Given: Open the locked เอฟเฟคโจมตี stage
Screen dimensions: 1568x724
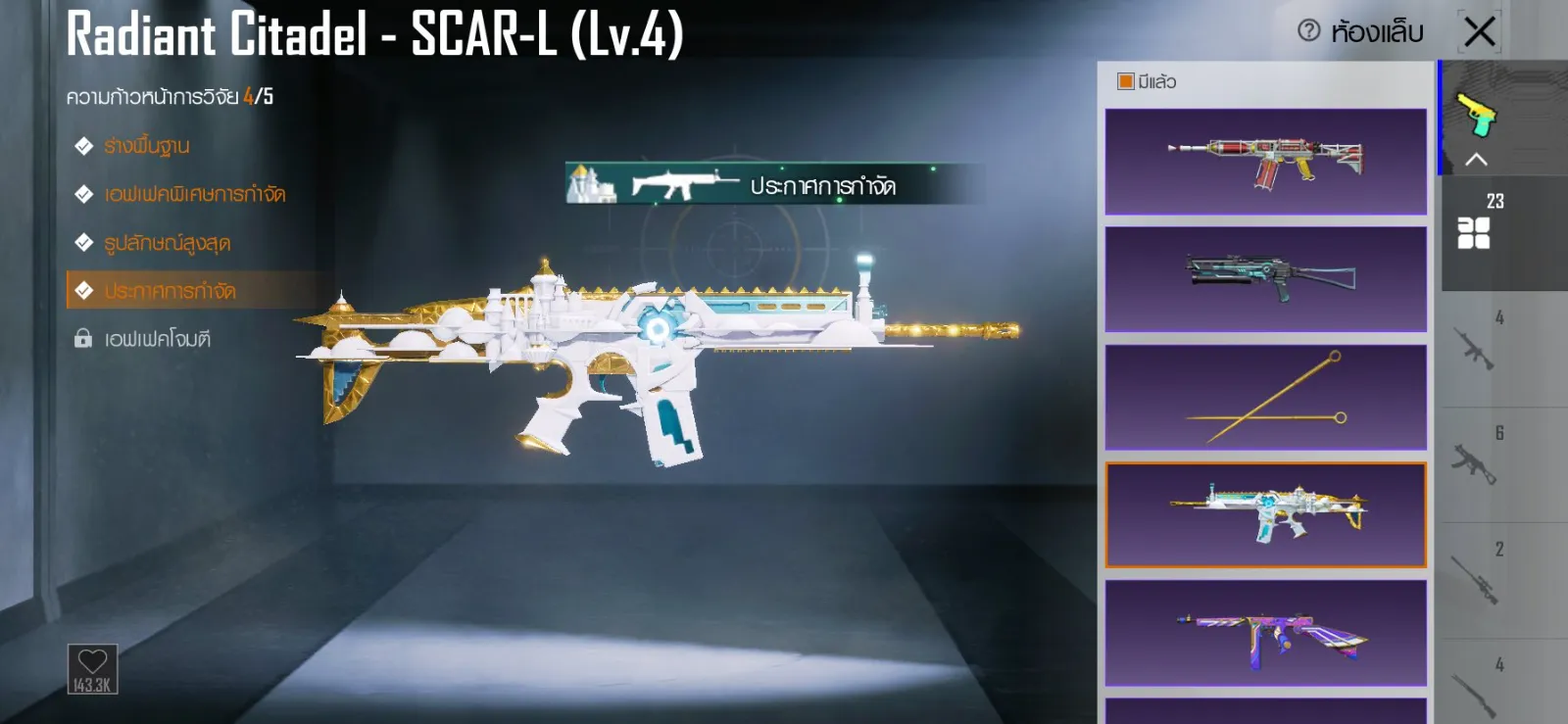Looking at the screenshot, I should pyautogui.click(x=157, y=339).
